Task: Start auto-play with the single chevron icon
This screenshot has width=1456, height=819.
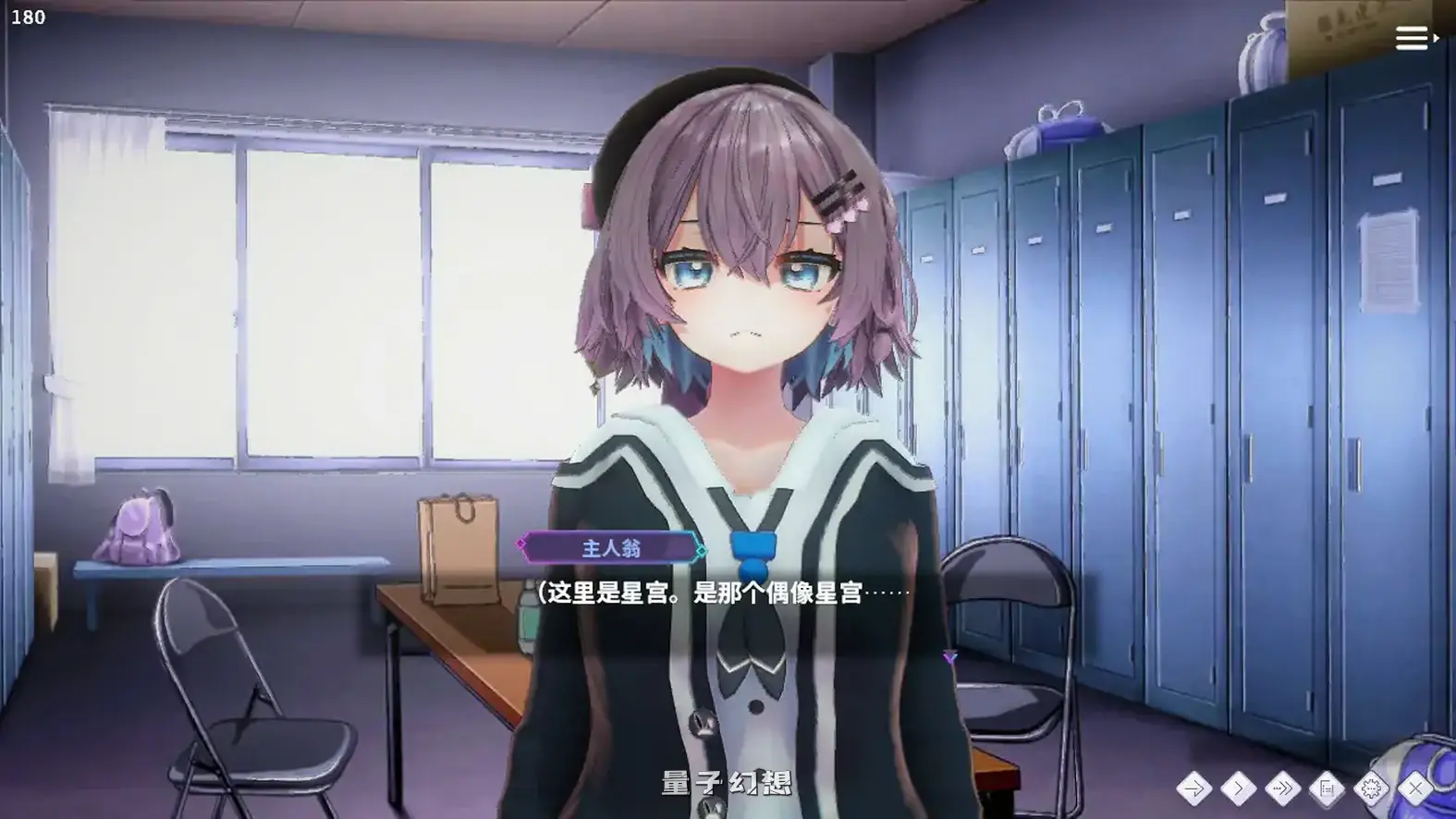Action: [x=1239, y=788]
